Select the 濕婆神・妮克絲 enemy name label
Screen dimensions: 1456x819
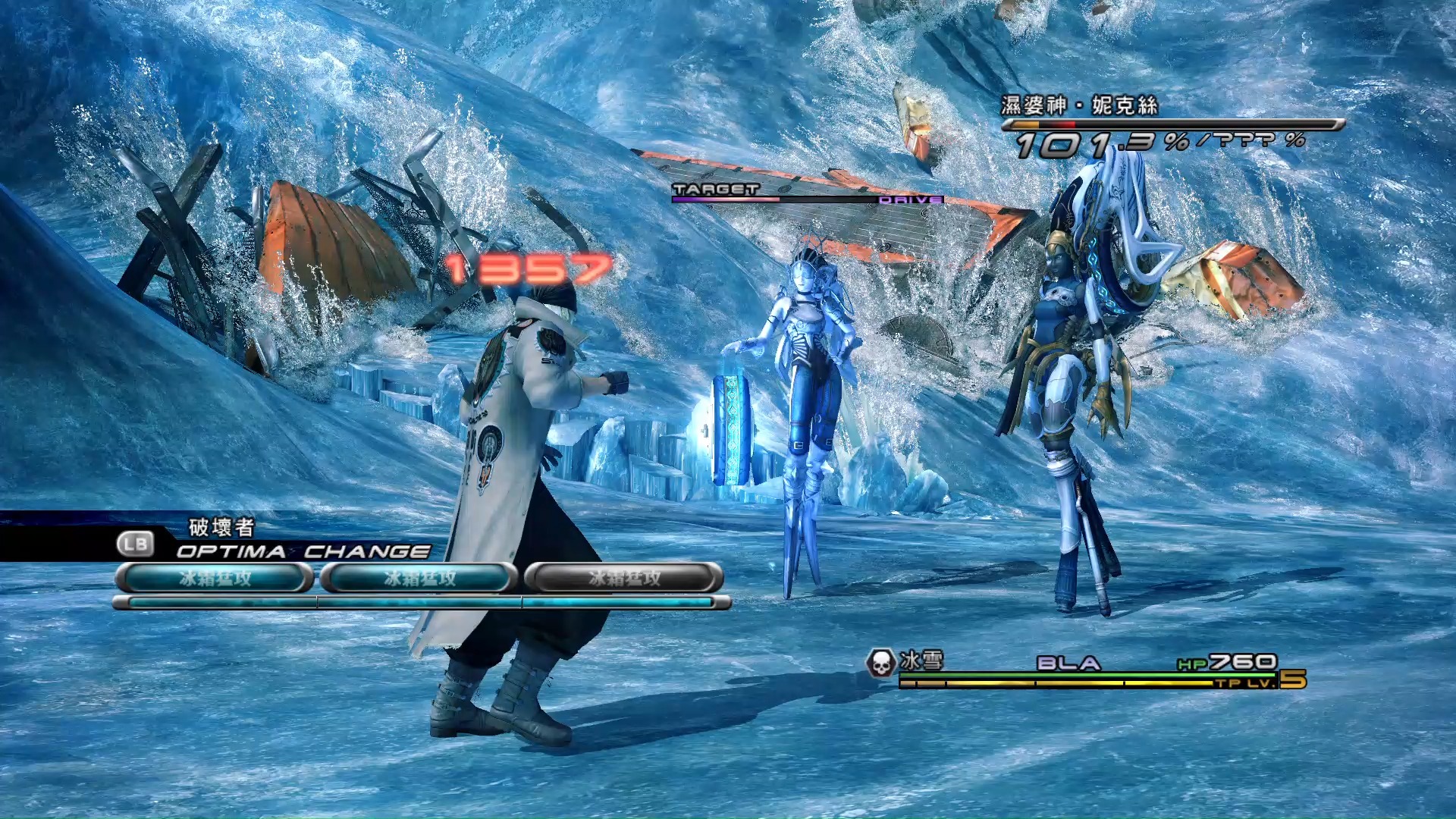pos(1078,105)
